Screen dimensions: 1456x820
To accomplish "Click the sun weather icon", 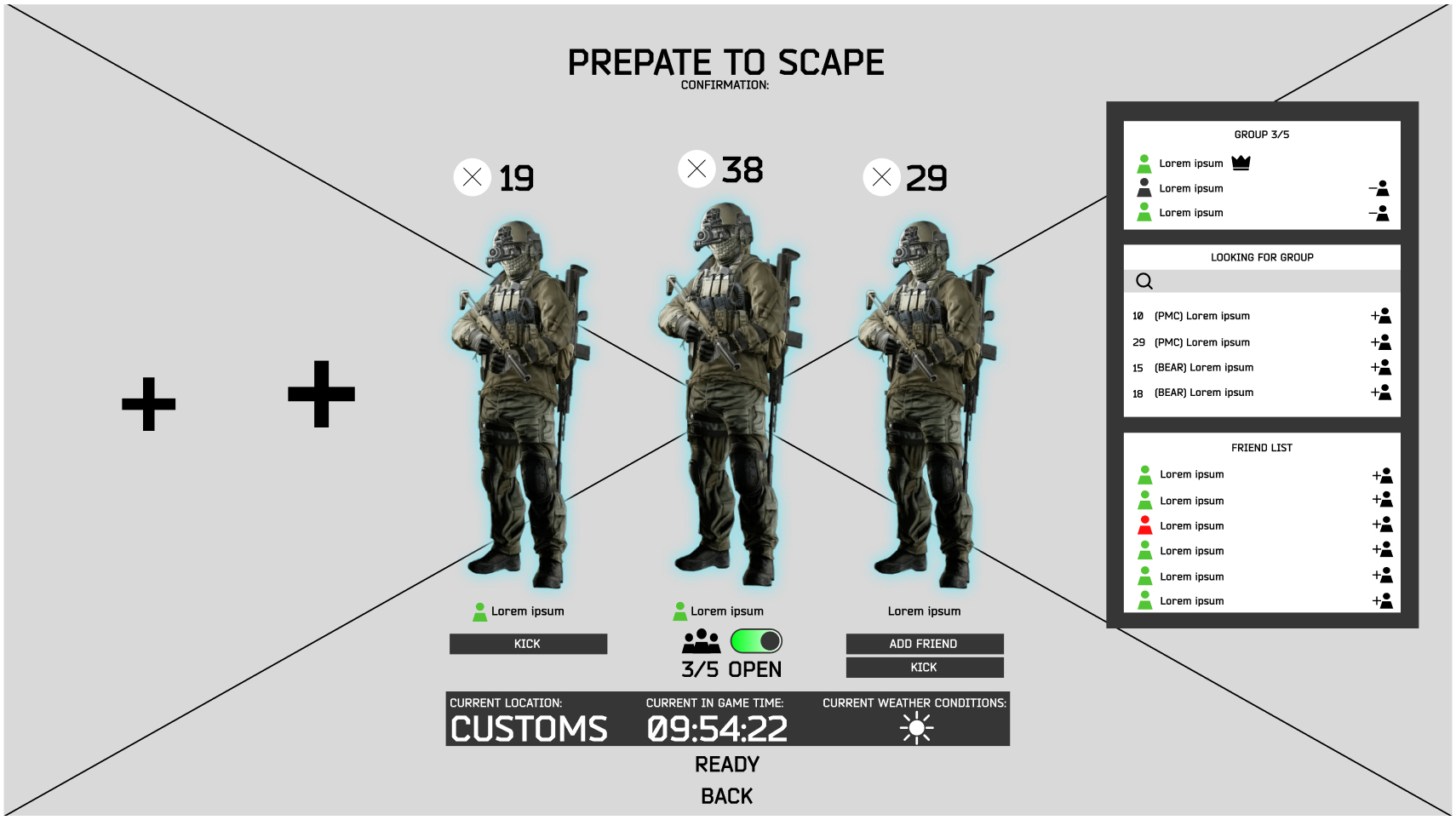I will [915, 727].
